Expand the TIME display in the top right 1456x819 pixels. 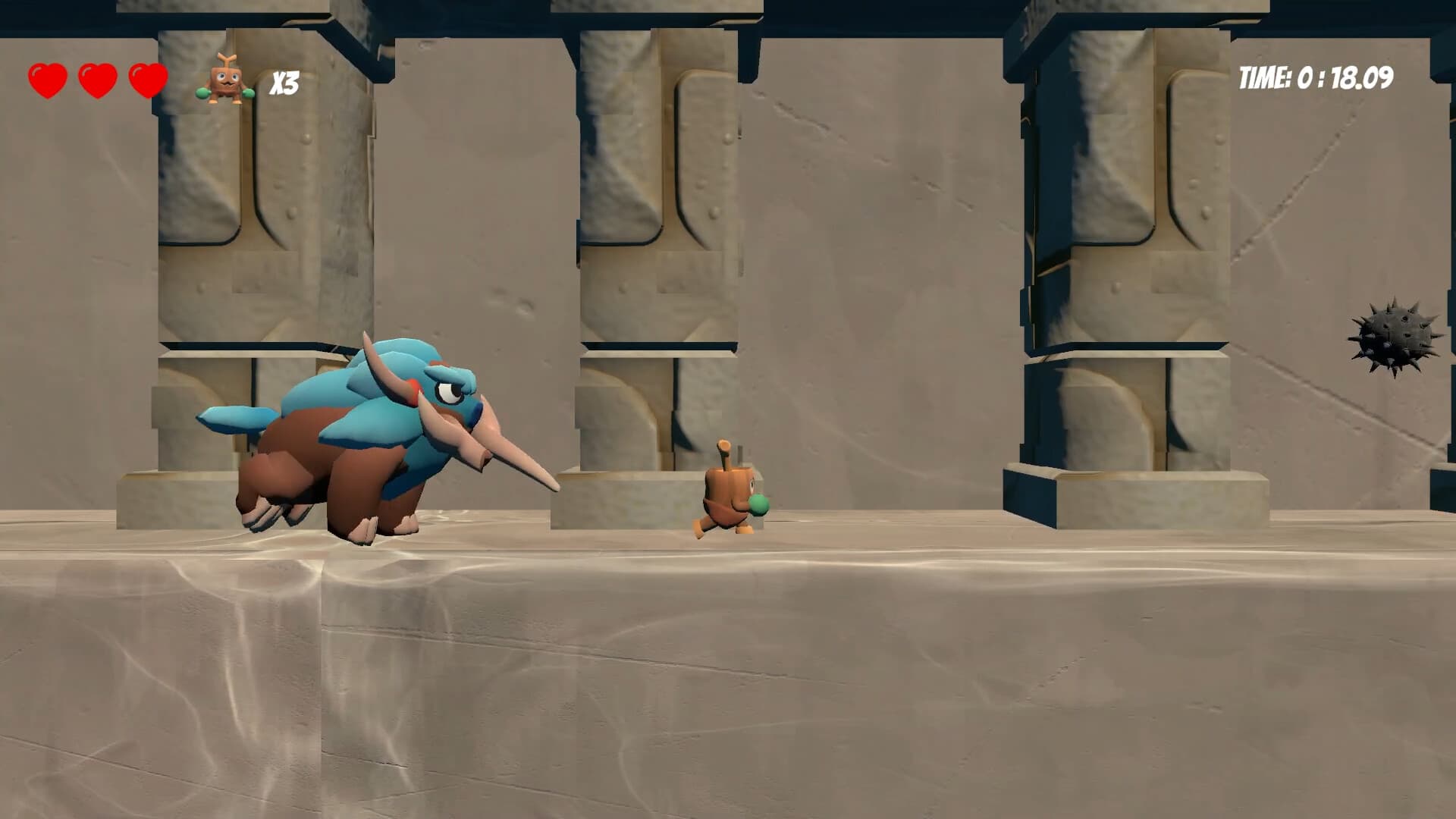pos(1316,76)
